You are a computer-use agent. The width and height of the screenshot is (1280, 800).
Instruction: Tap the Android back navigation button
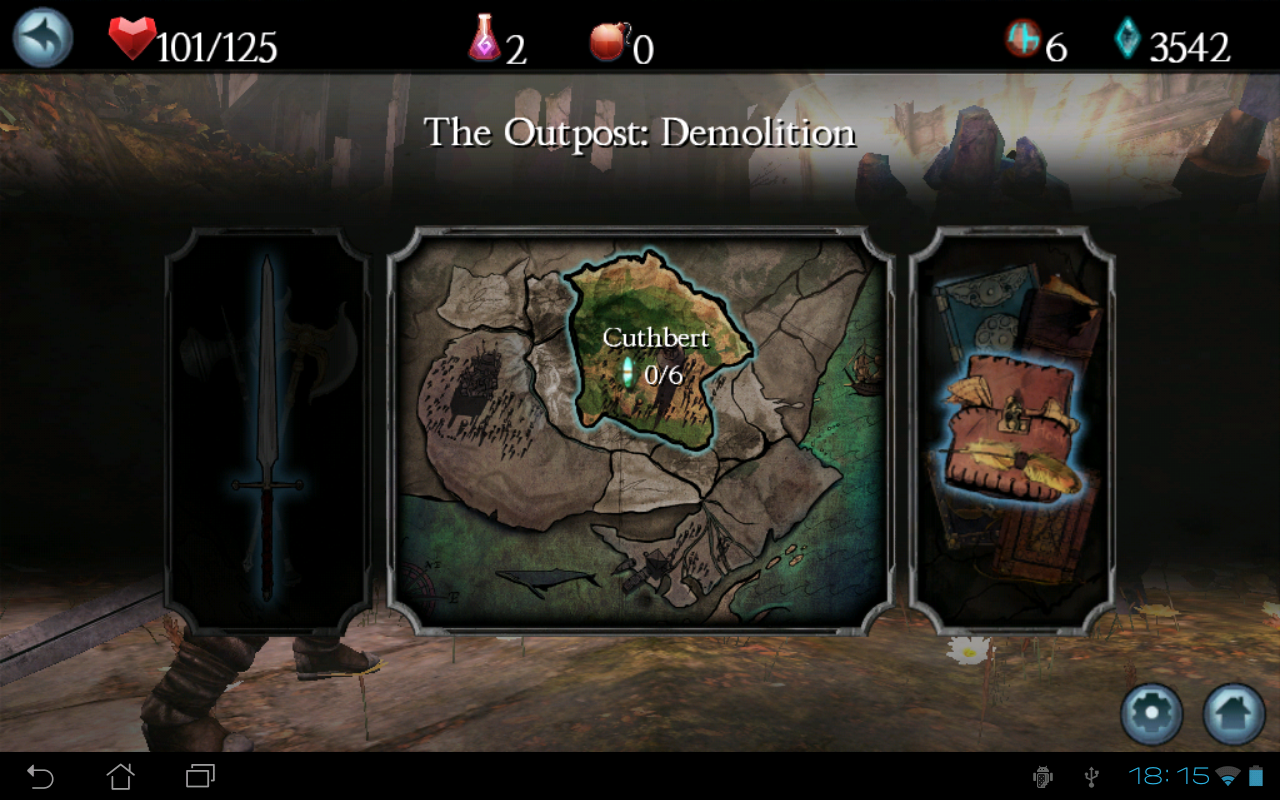coord(40,776)
